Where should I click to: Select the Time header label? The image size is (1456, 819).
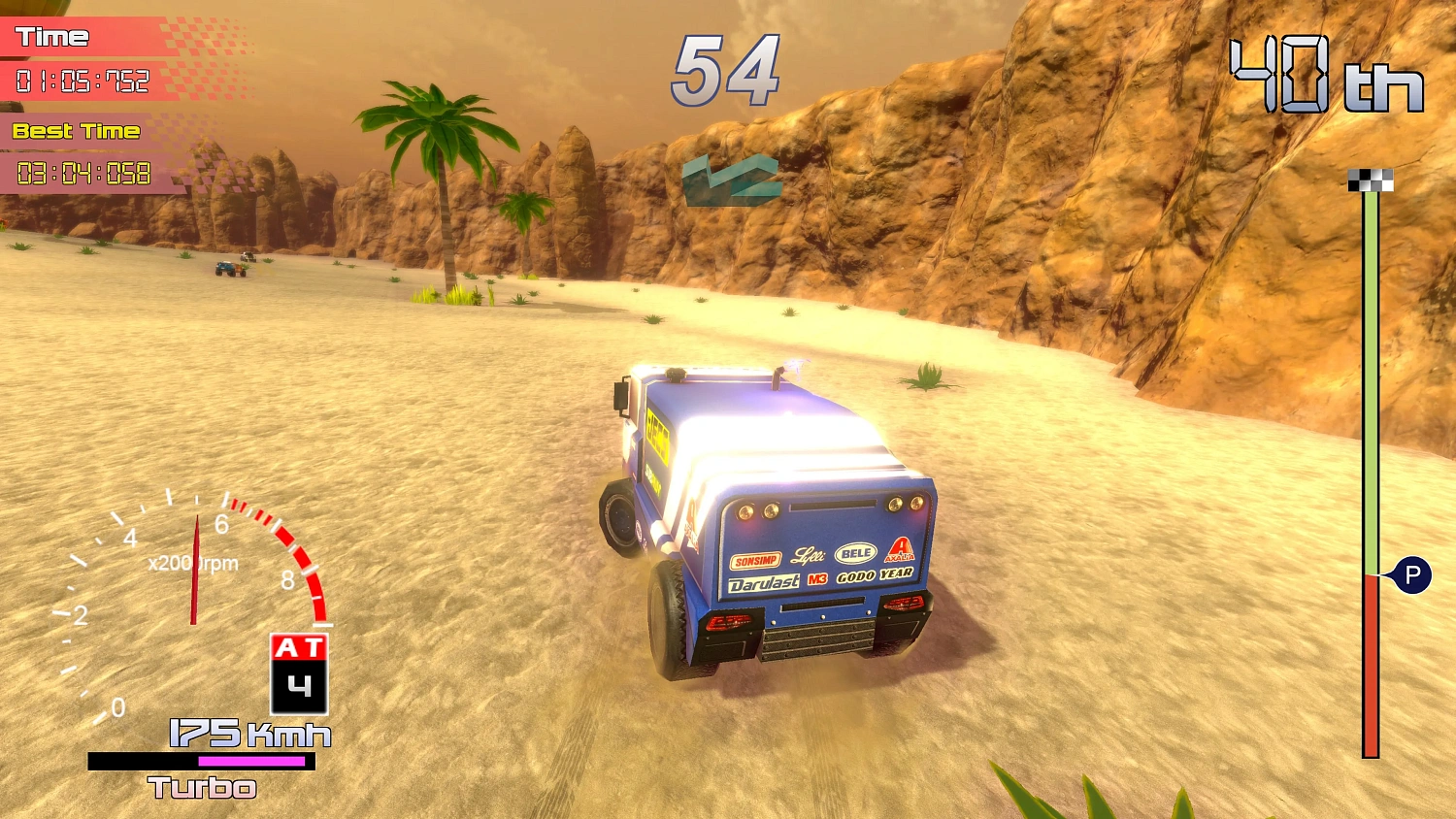(53, 37)
